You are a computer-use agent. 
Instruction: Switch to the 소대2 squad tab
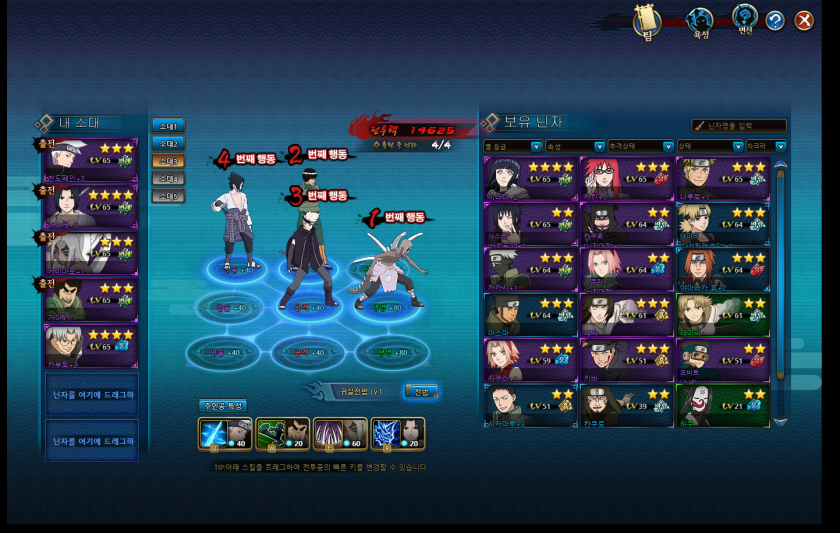[168, 144]
